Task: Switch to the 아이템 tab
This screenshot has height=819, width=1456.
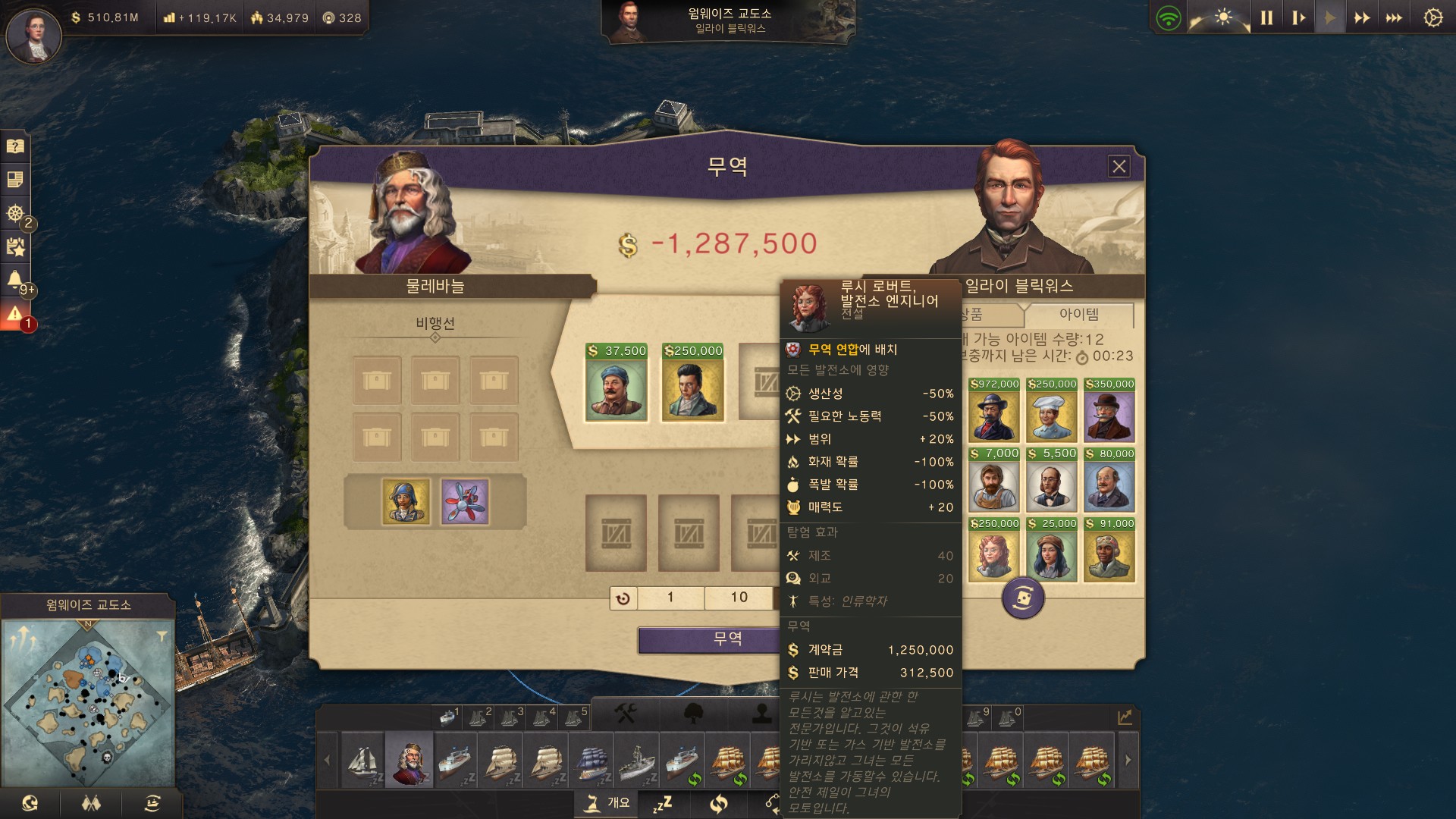Action: point(1078,315)
